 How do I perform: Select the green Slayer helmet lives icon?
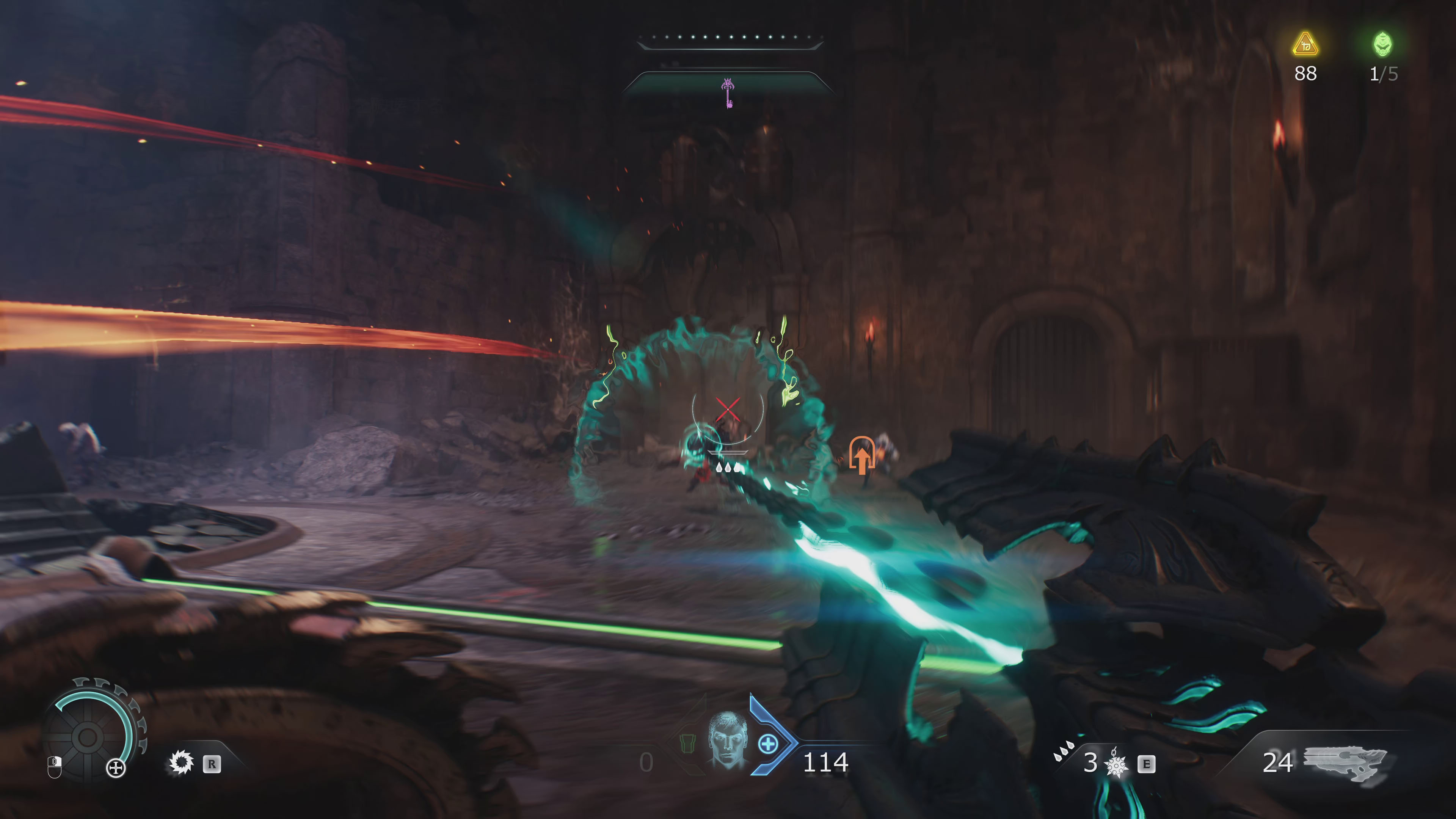(1382, 44)
